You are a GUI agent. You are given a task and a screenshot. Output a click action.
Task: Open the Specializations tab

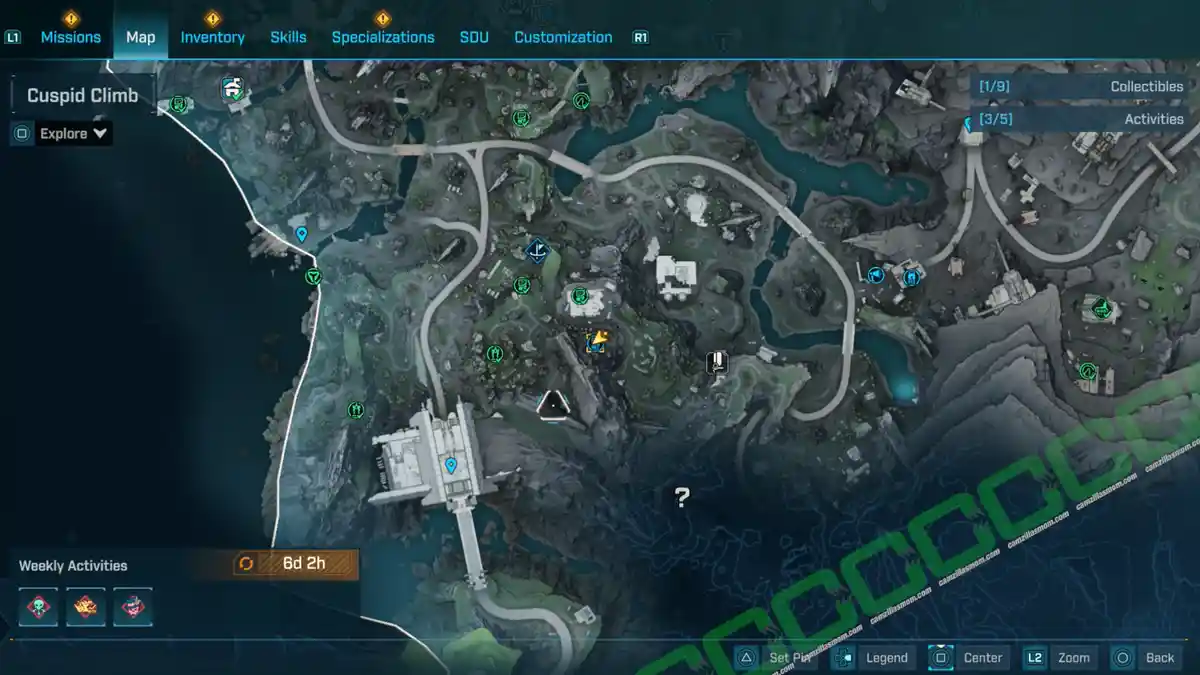(383, 37)
